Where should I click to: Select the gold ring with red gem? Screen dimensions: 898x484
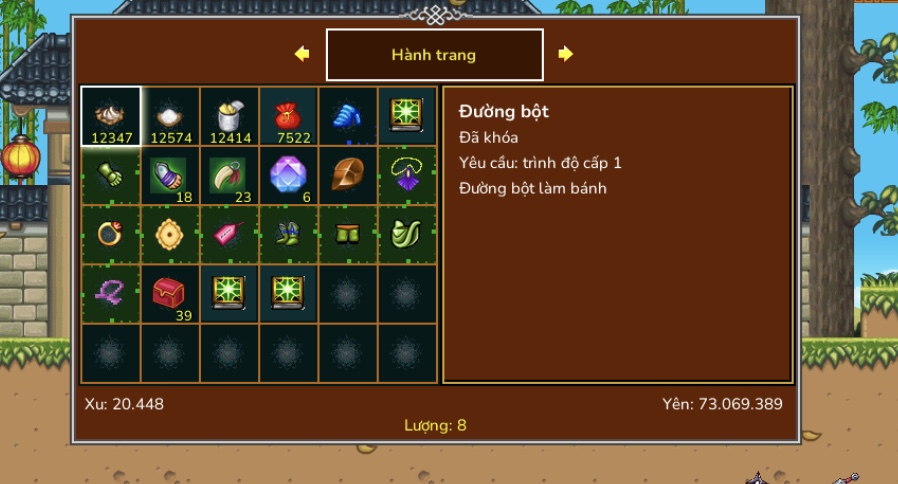(111, 234)
